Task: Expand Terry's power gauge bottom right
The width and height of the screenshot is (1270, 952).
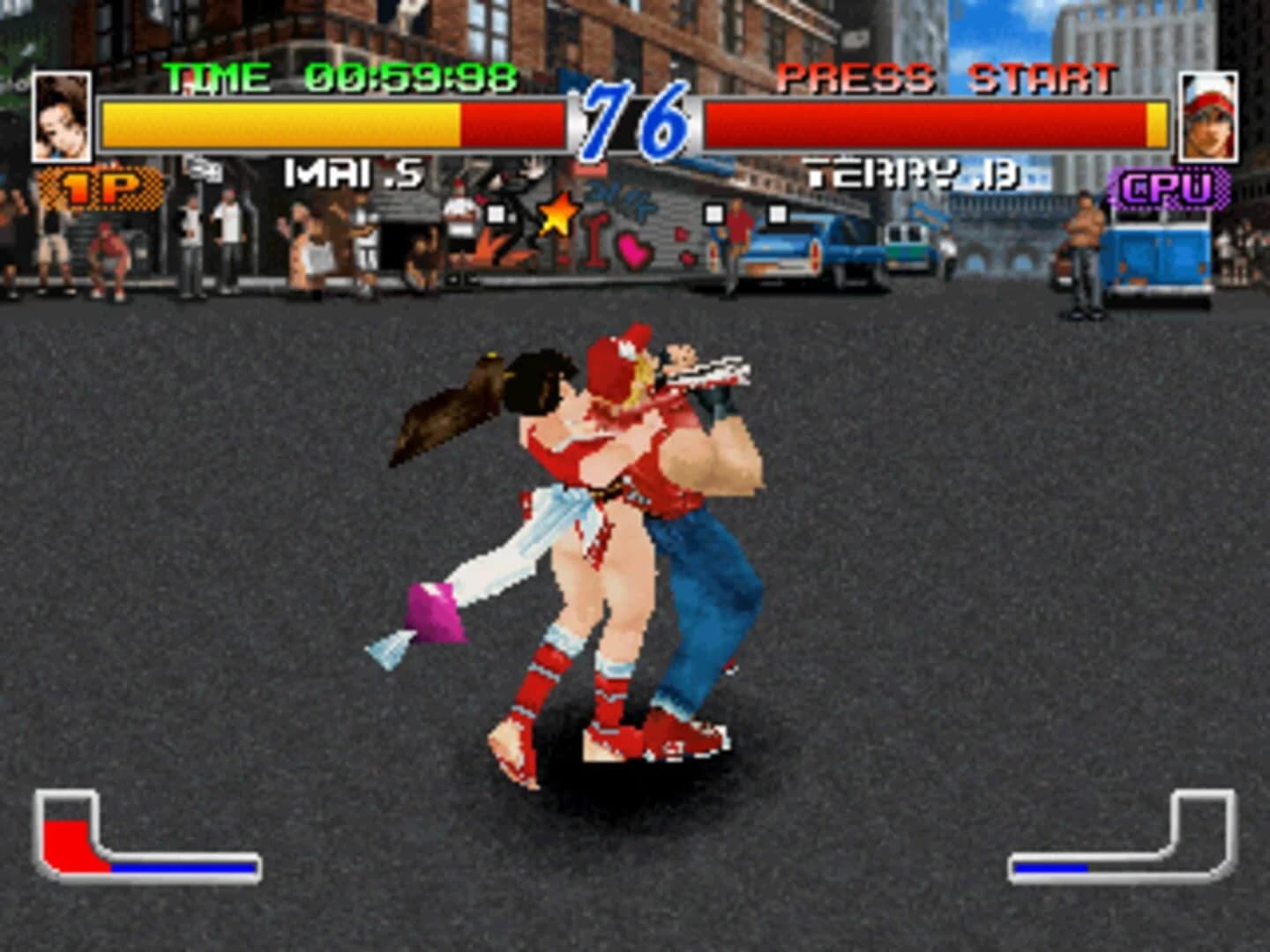Action: click(1204, 833)
